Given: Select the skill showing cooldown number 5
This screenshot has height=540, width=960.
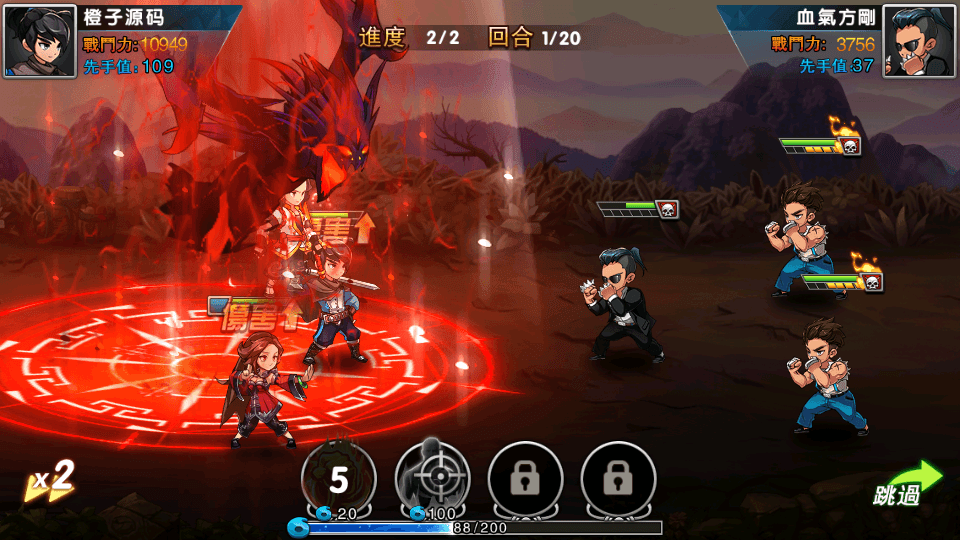Looking at the screenshot, I should (x=339, y=478).
